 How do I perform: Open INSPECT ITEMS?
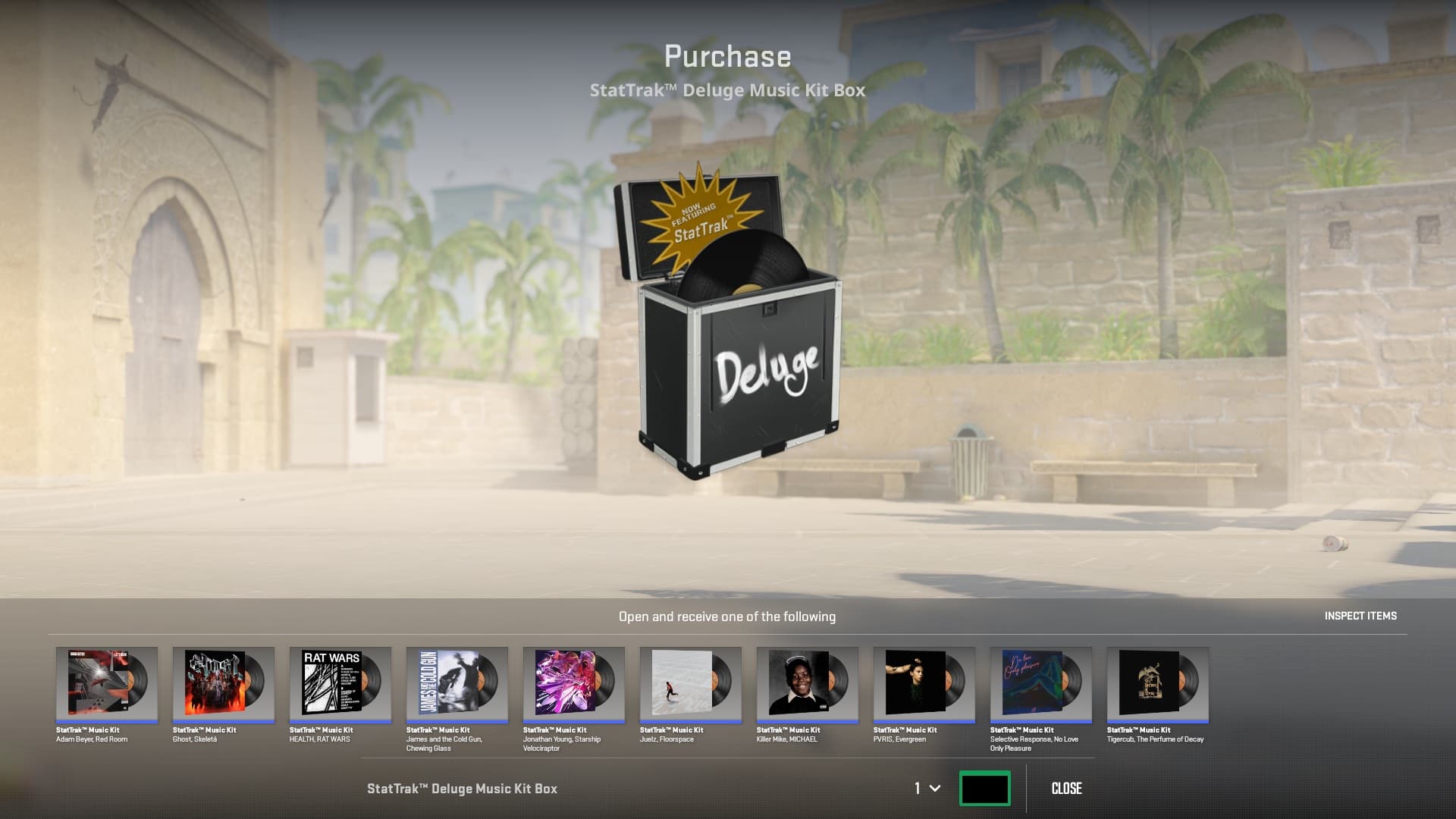pos(1360,616)
